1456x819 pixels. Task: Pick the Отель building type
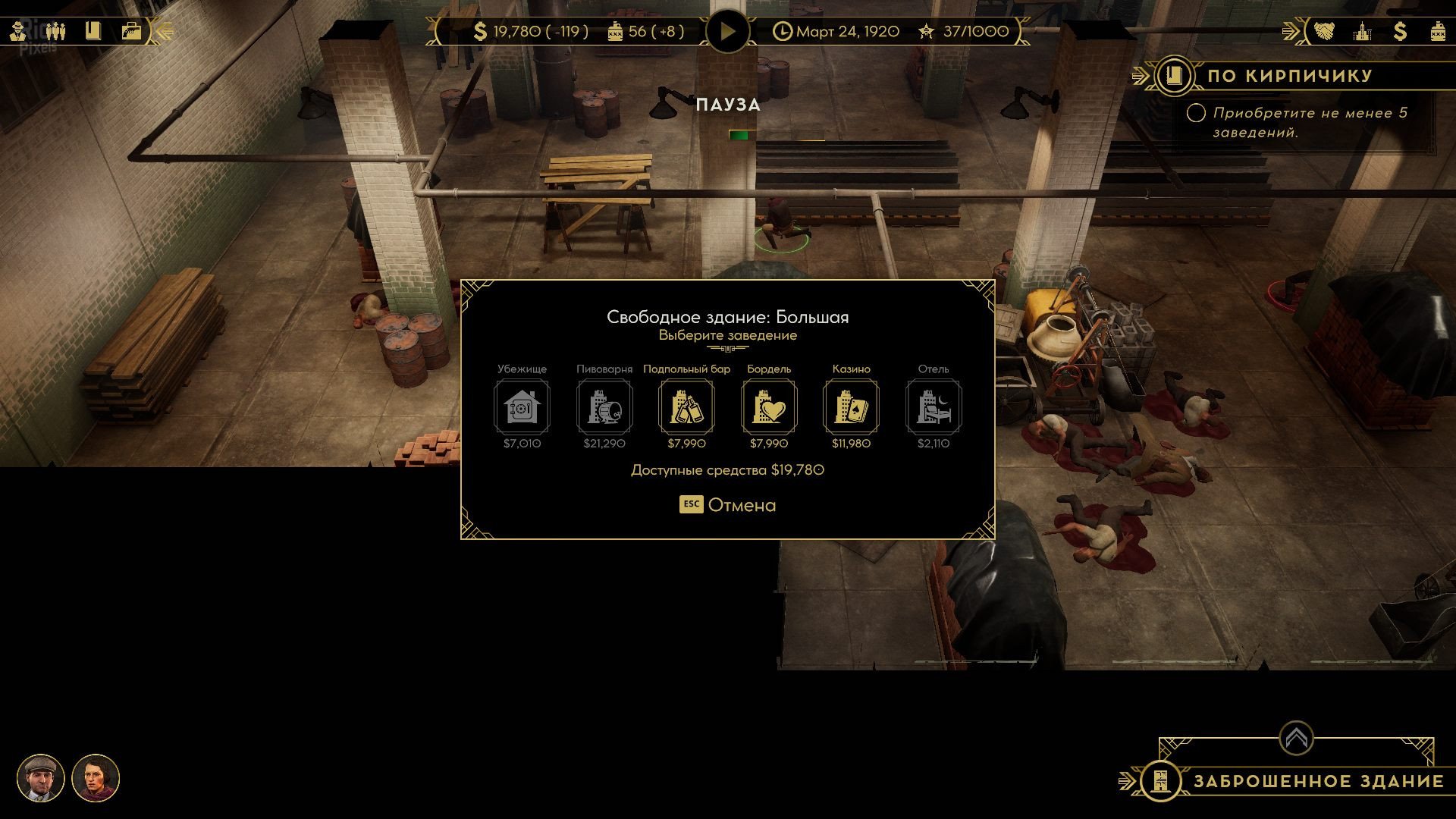pos(934,407)
